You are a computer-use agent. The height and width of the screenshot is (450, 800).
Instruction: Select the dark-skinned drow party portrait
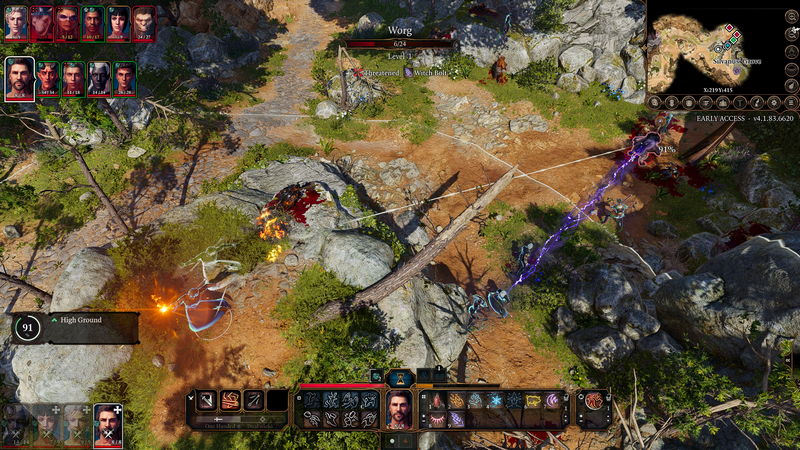[x=99, y=75]
